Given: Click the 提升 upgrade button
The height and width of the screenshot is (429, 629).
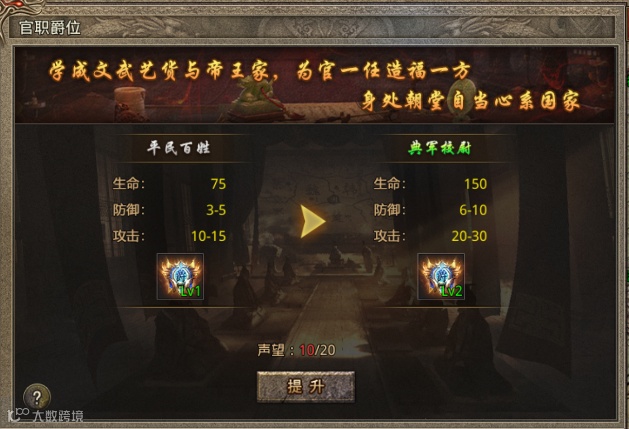Looking at the screenshot, I should (306, 387).
